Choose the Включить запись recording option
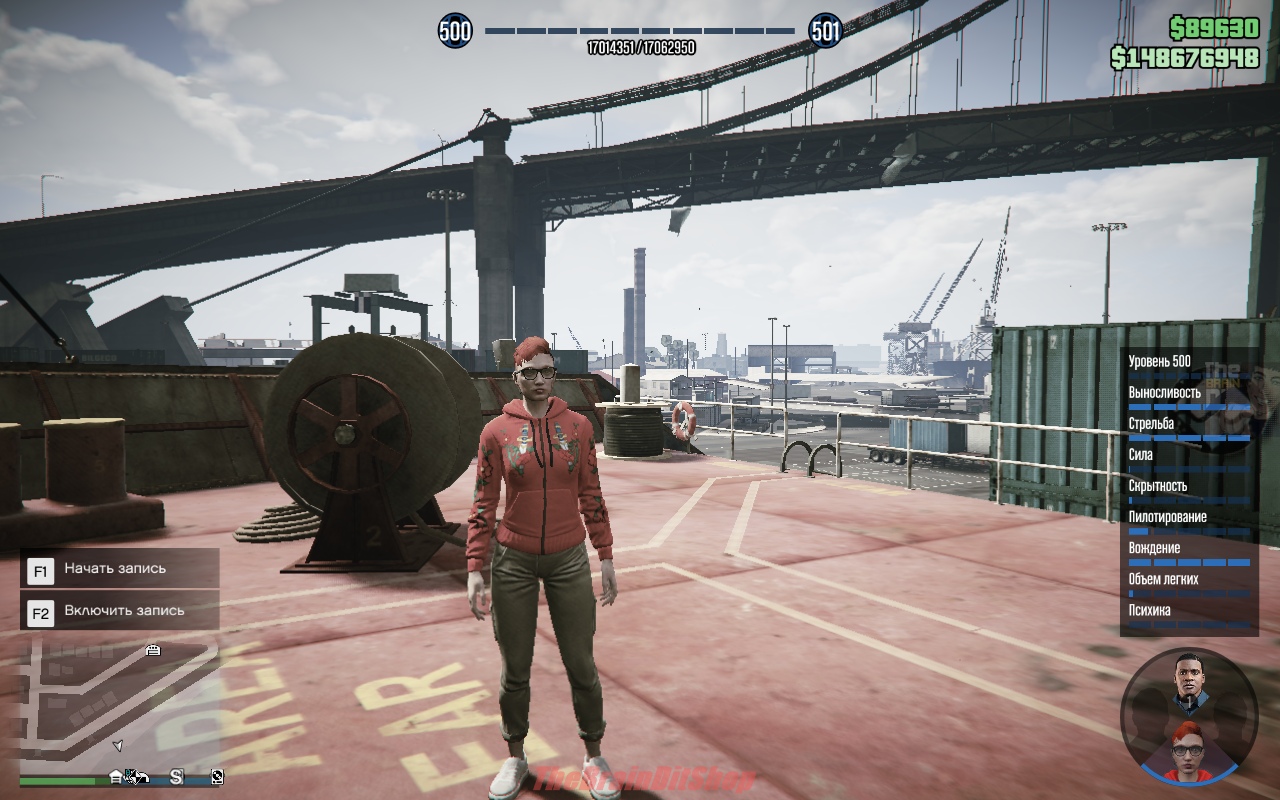The width and height of the screenshot is (1280, 800). coord(120,610)
